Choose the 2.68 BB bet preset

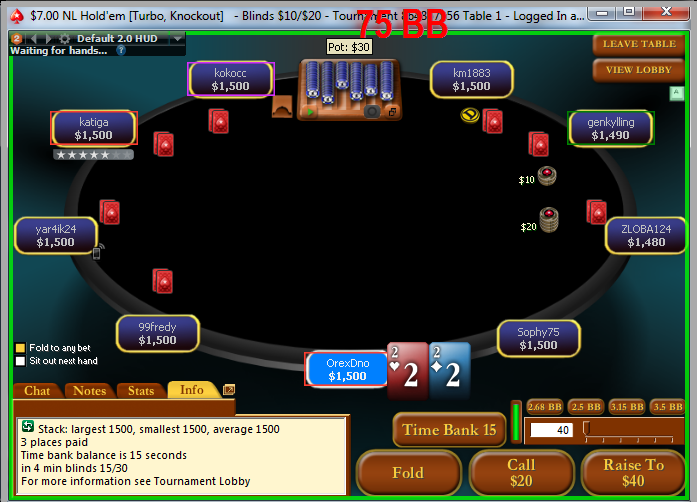point(543,407)
